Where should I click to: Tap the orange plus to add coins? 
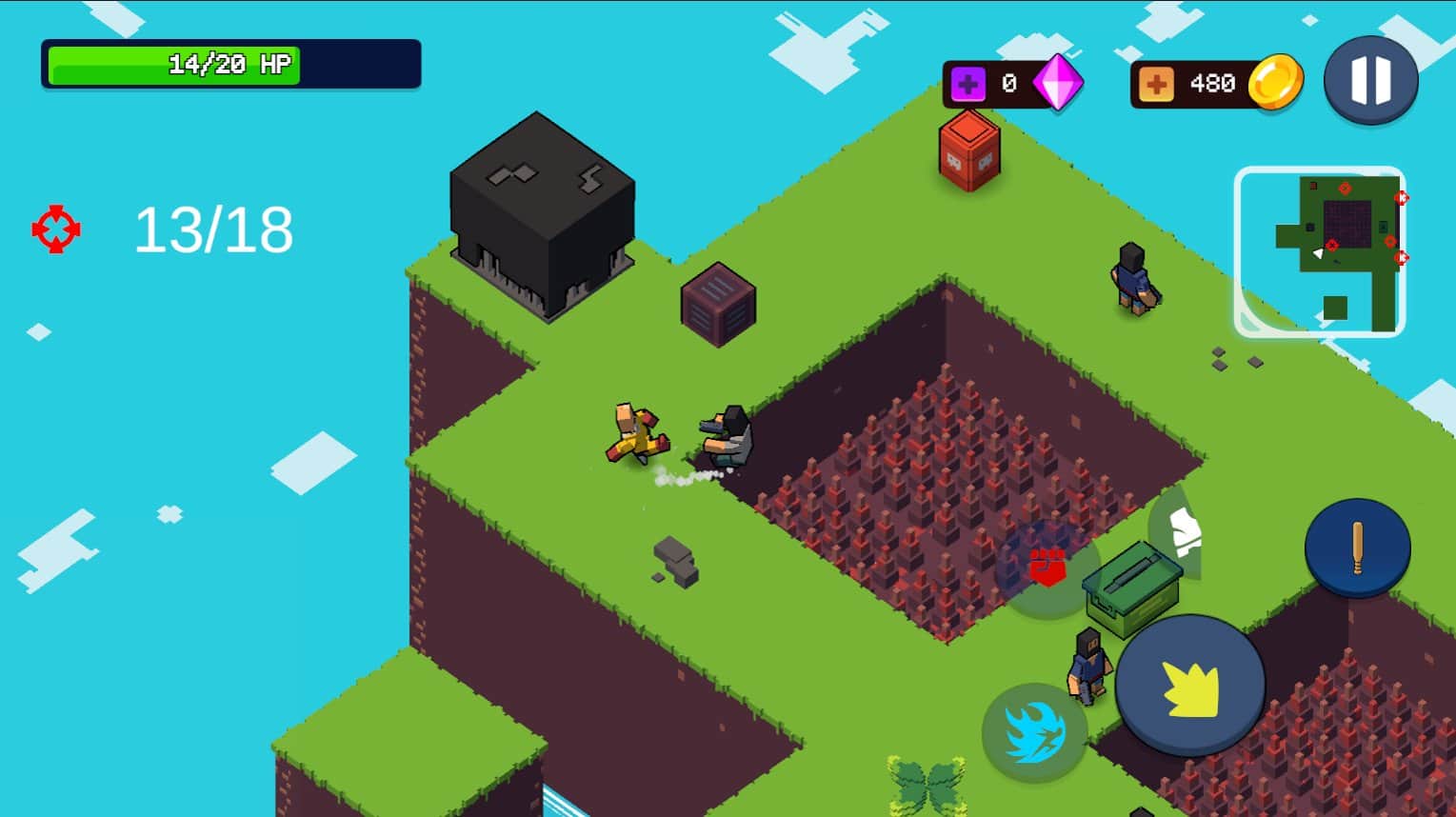(1155, 85)
